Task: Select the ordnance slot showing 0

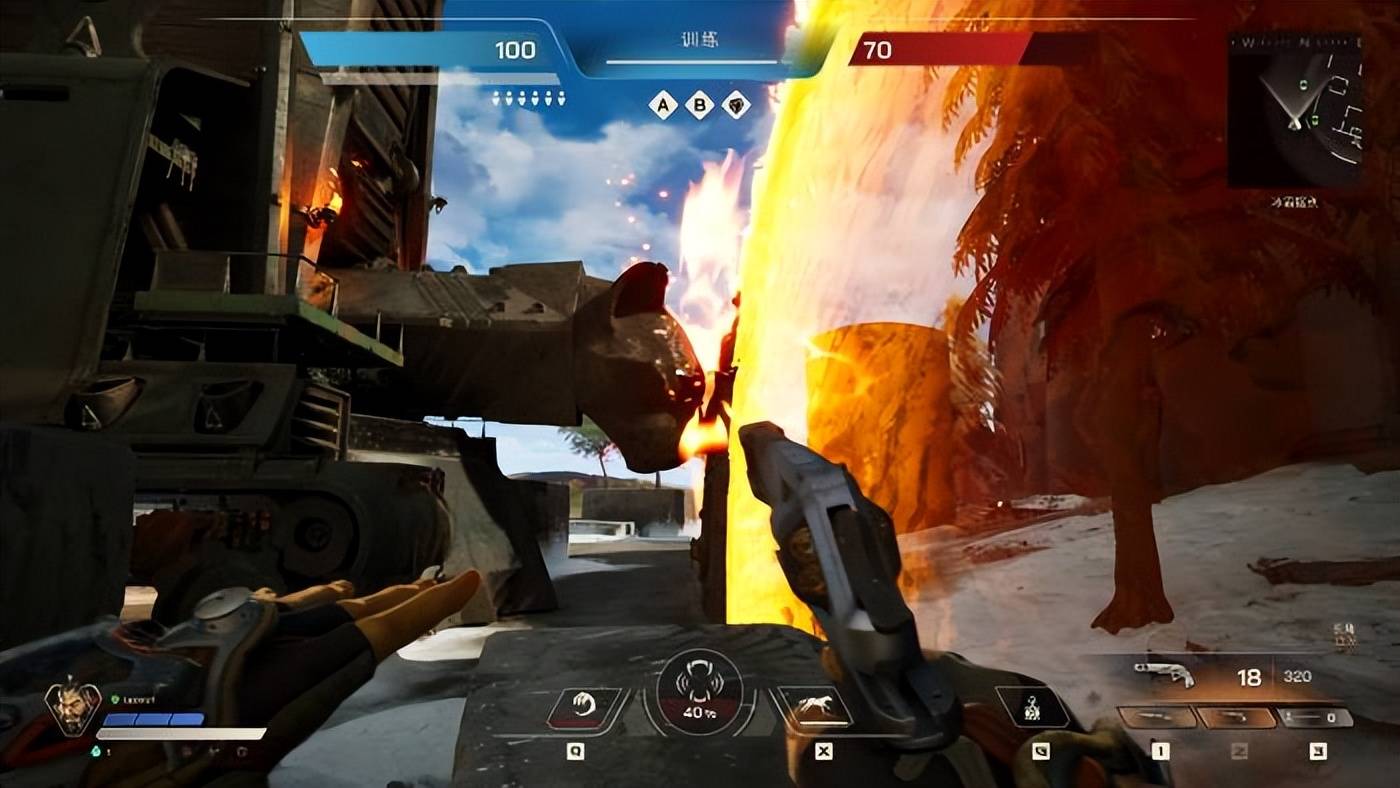Action: (1316, 717)
